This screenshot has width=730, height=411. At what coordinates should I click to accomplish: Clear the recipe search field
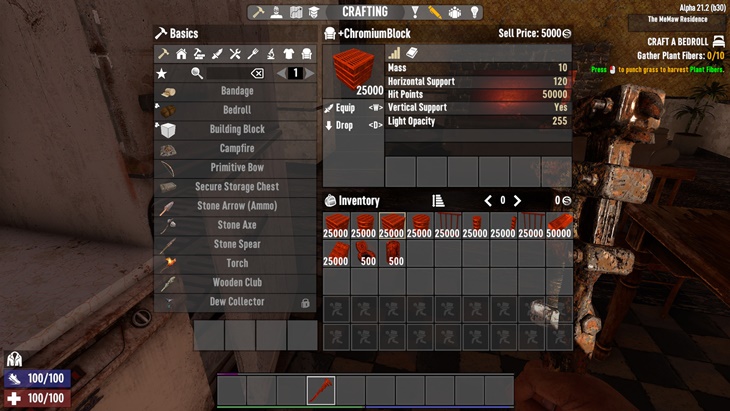point(257,74)
